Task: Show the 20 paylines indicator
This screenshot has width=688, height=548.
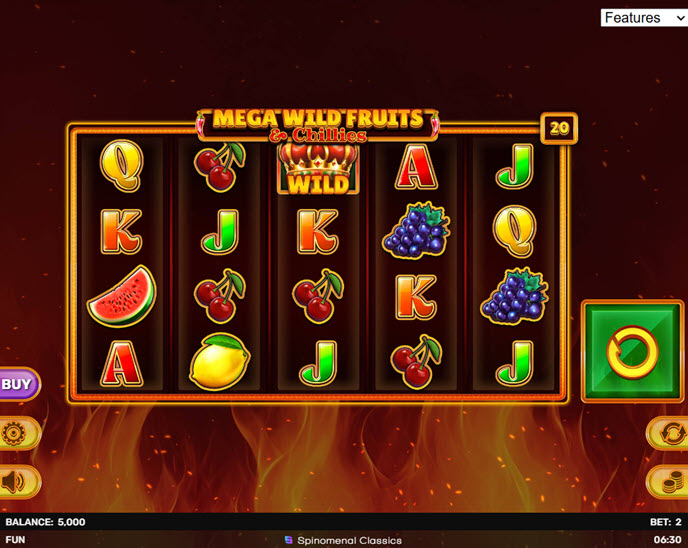Action: click(559, 128)
